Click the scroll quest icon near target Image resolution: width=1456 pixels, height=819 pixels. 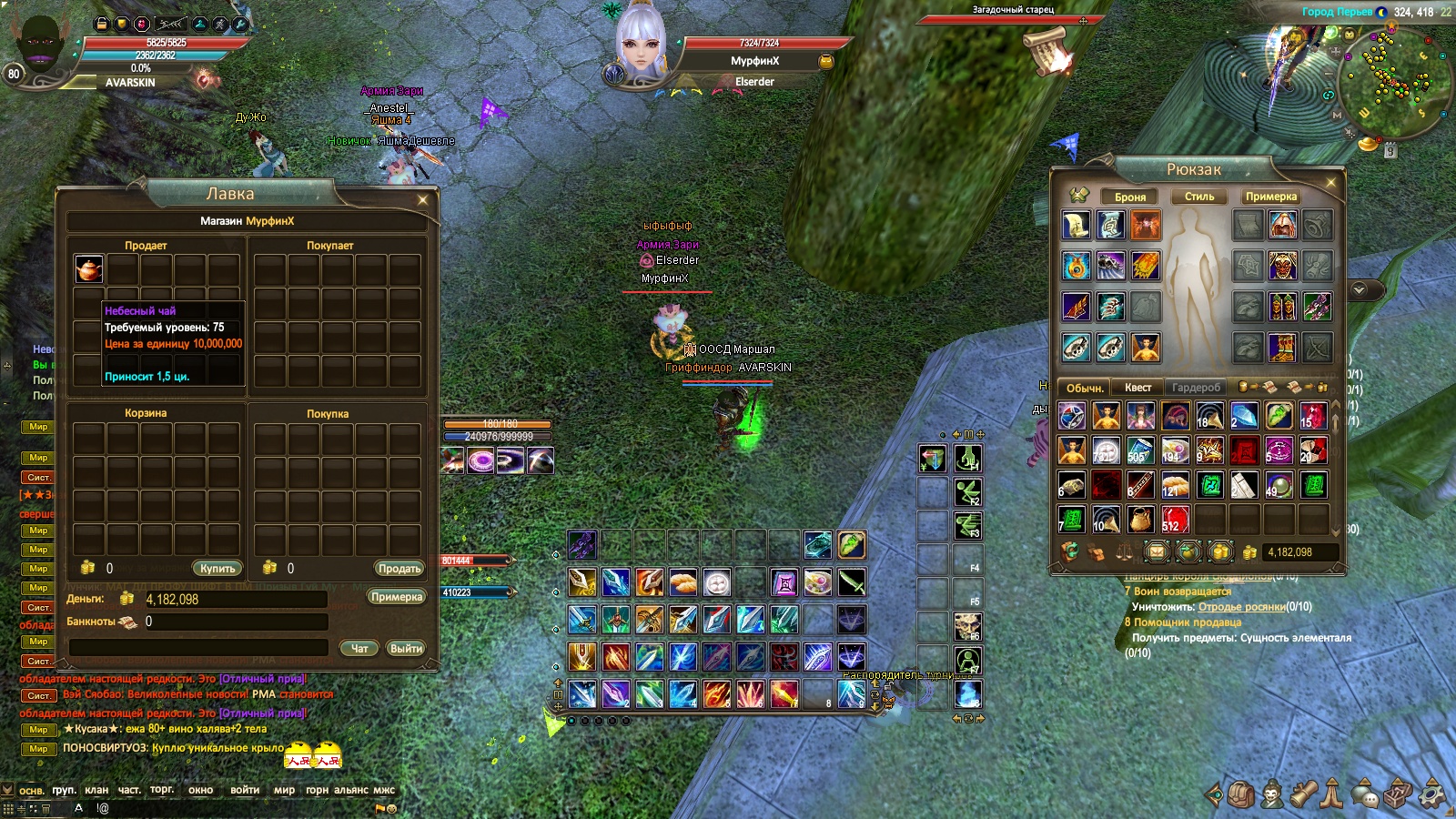click(x=1046, y=50)
